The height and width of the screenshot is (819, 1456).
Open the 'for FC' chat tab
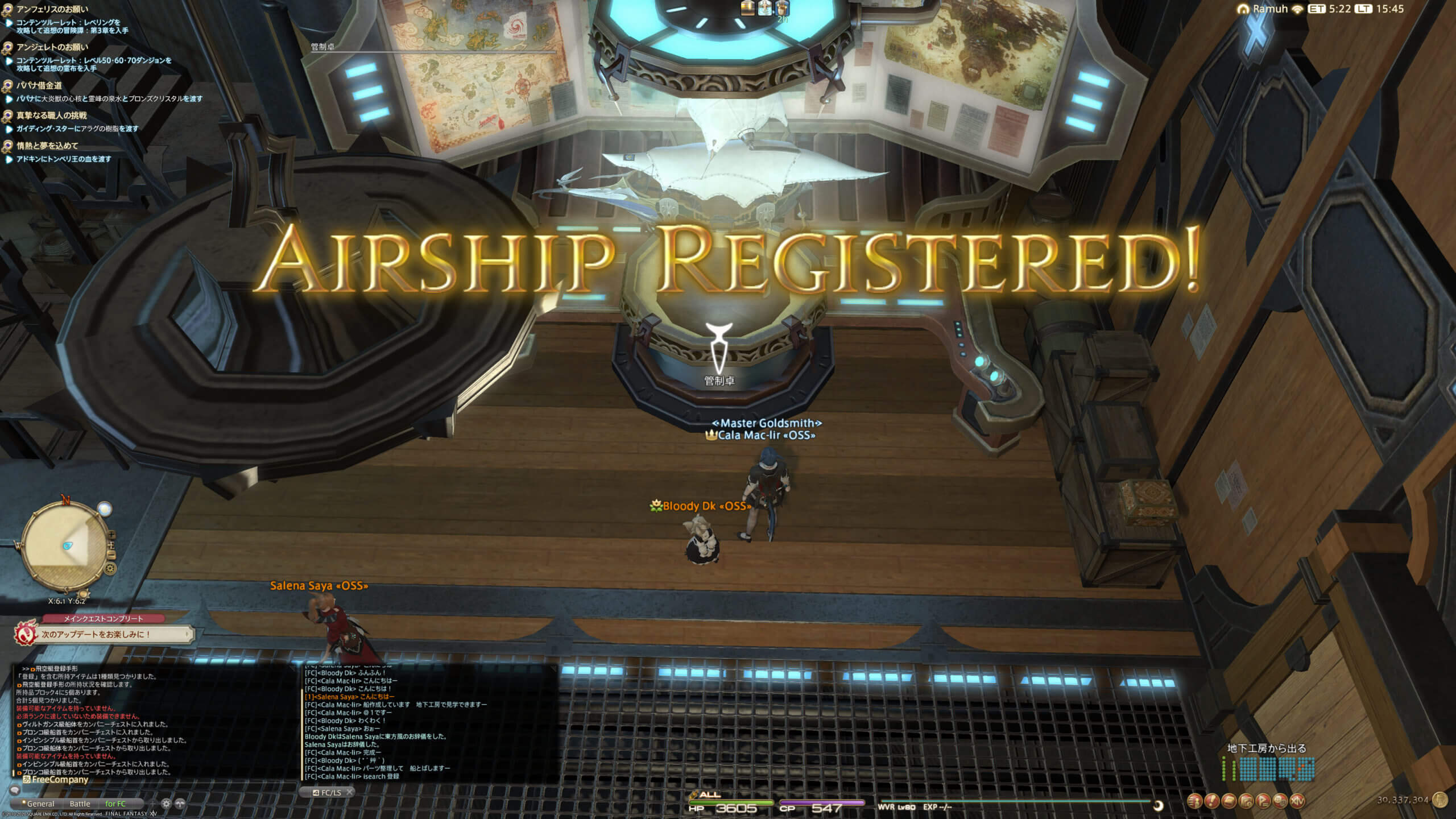point(115,804)
